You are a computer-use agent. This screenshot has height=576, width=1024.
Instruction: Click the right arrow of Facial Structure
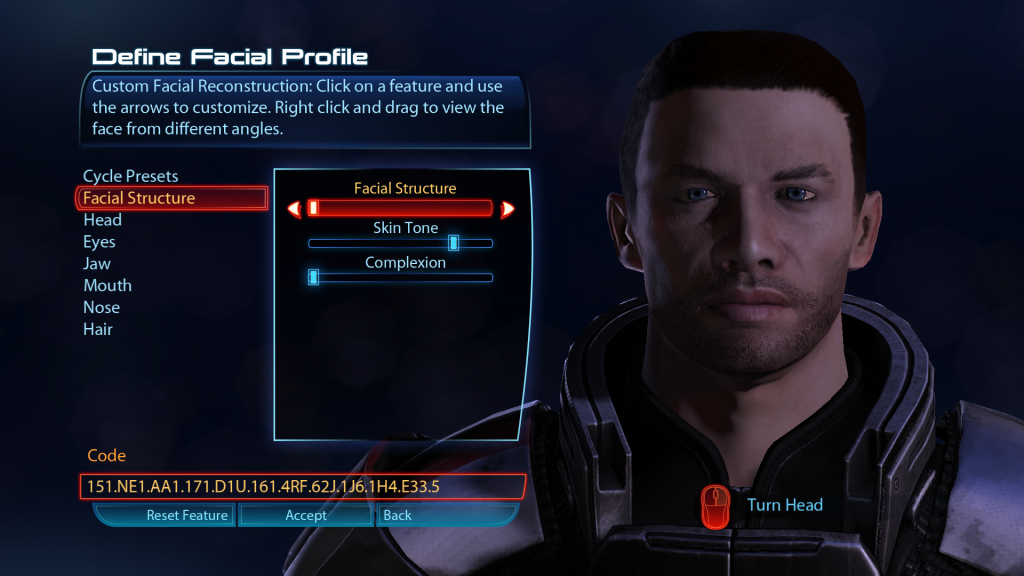tap(507, 209)
